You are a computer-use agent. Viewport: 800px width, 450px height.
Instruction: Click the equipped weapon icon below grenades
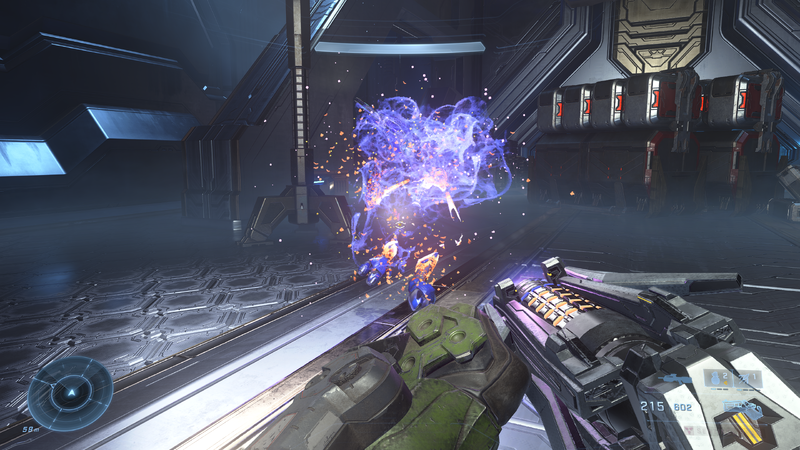point(742,408)
